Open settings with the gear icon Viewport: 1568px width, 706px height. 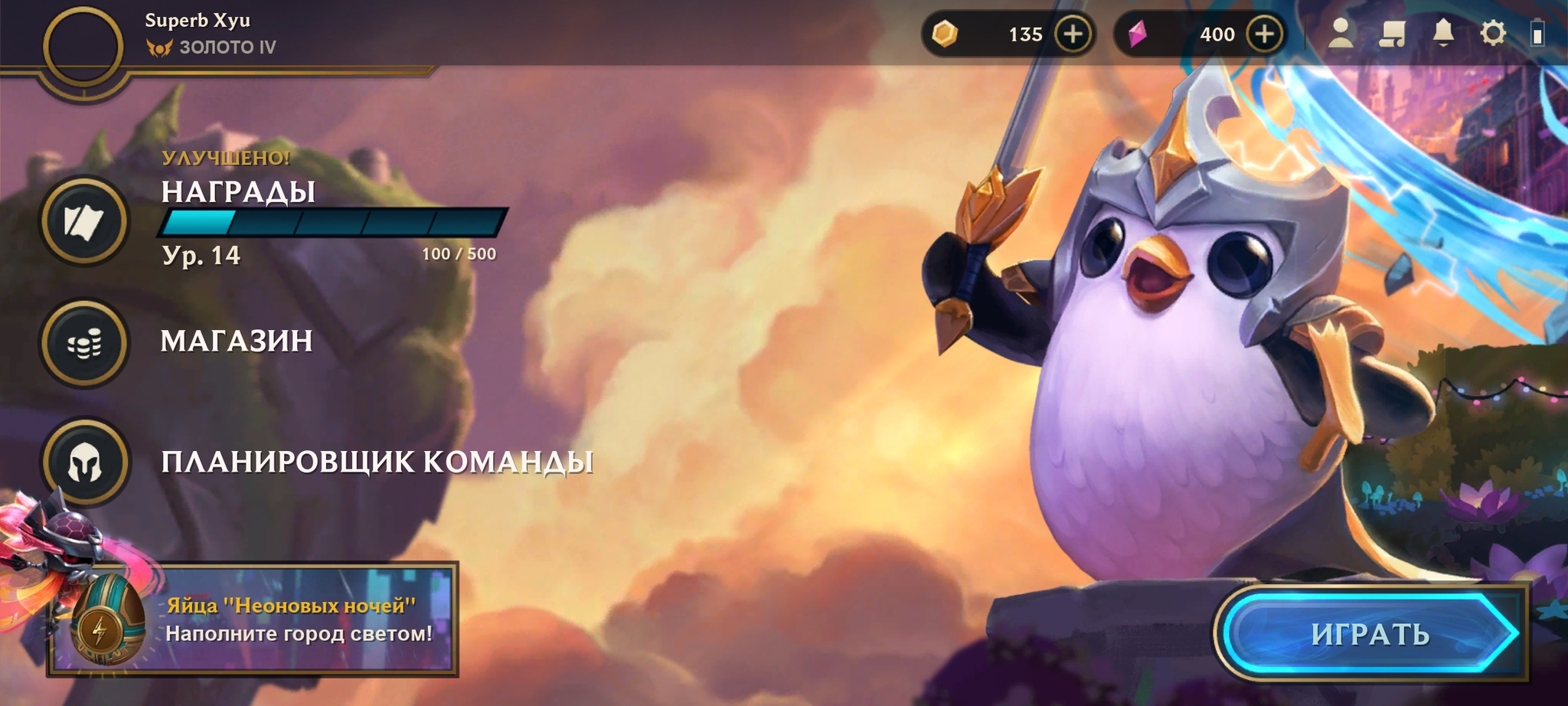click(x=1493, y=34)
